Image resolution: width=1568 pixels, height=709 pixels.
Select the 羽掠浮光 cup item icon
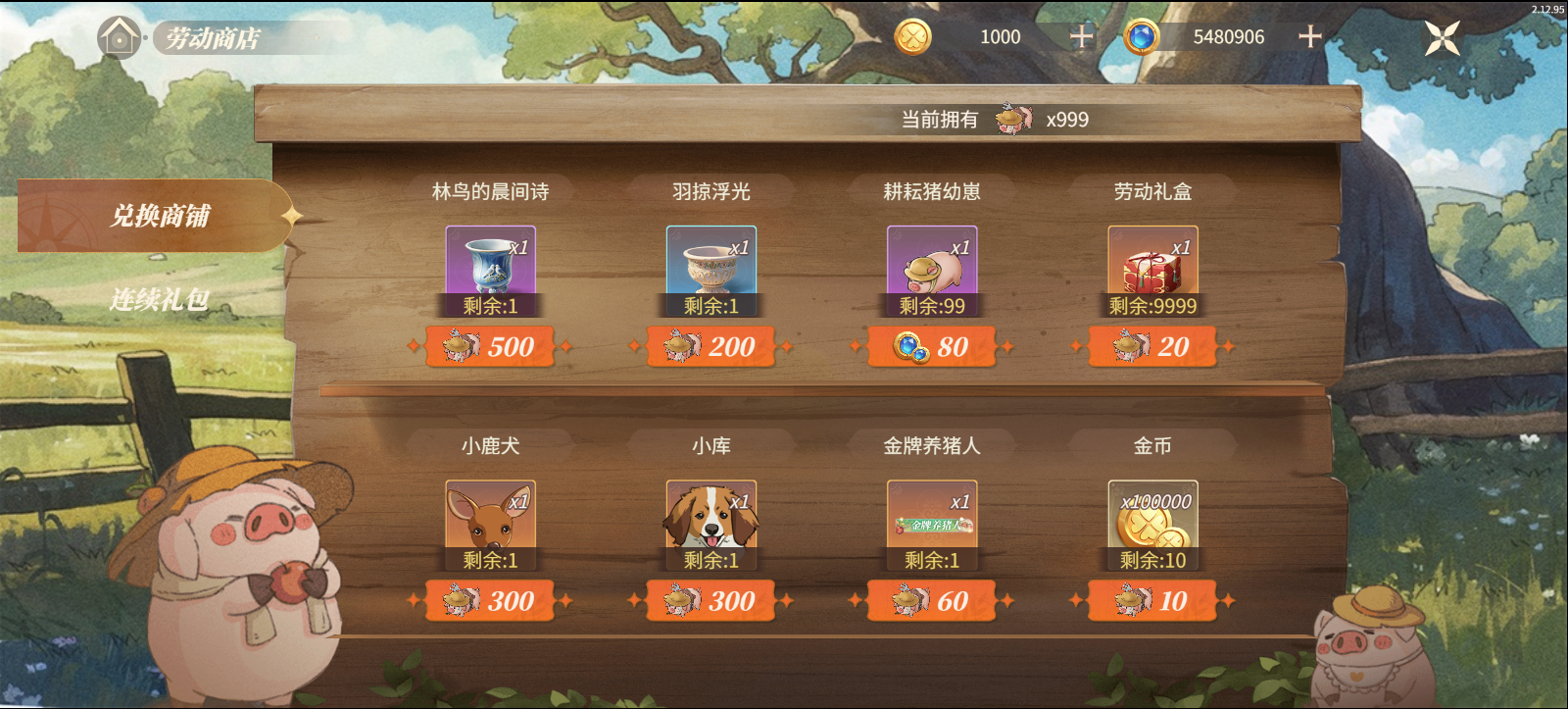point(710,266)
